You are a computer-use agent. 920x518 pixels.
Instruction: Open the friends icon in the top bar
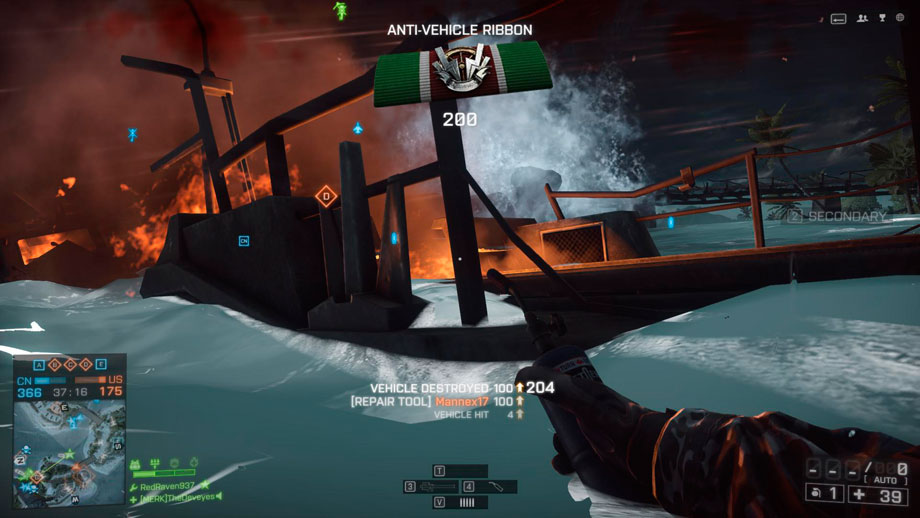tap(861, 18)
